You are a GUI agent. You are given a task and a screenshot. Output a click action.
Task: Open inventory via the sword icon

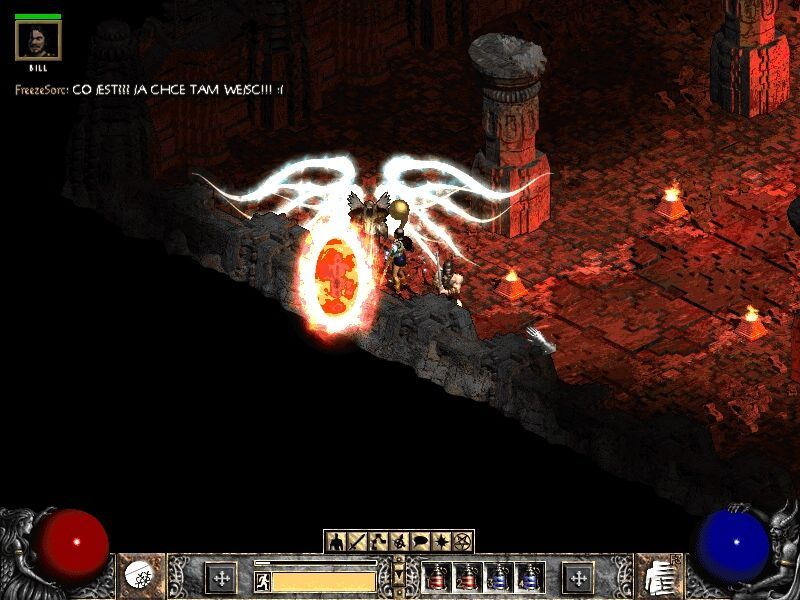pyautogui.click(x=358, y=542)
